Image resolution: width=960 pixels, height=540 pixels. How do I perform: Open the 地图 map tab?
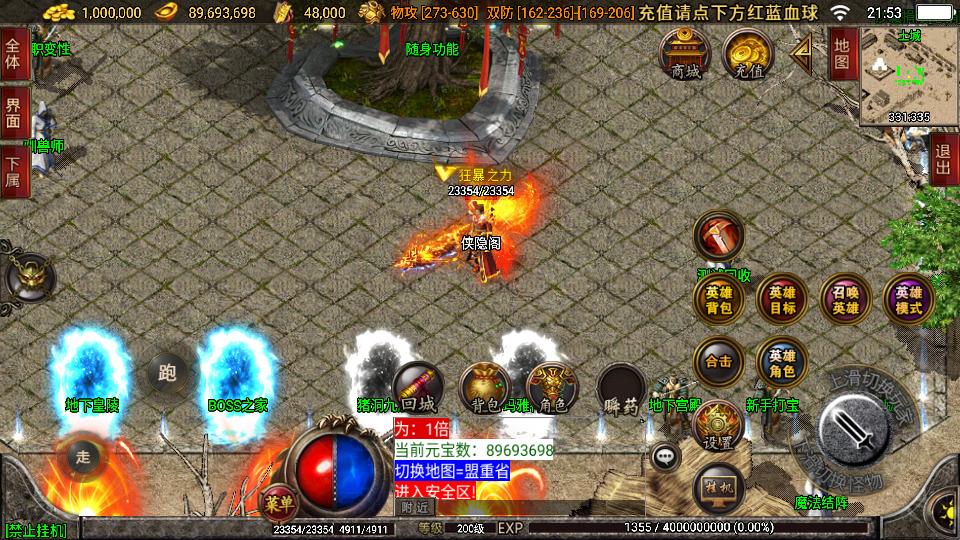[x=842, y=52]
